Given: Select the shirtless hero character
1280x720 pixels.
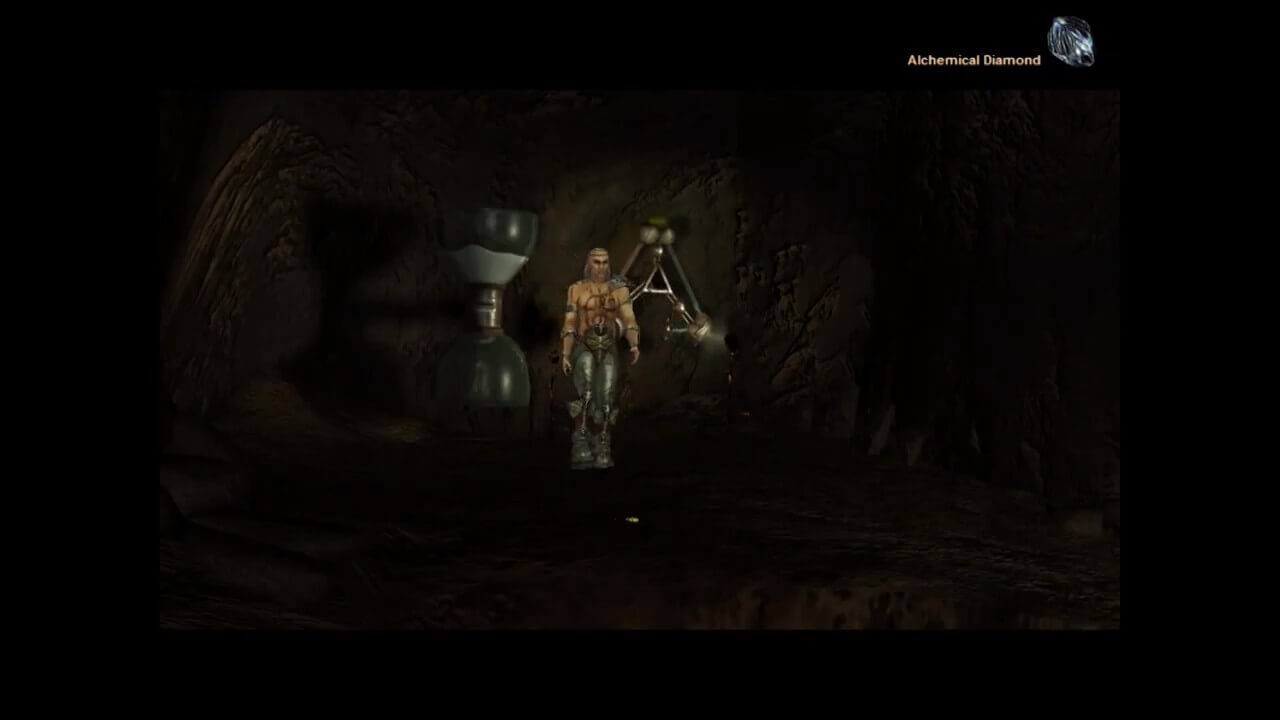Looking at the screenshot, I should (598, 330).
